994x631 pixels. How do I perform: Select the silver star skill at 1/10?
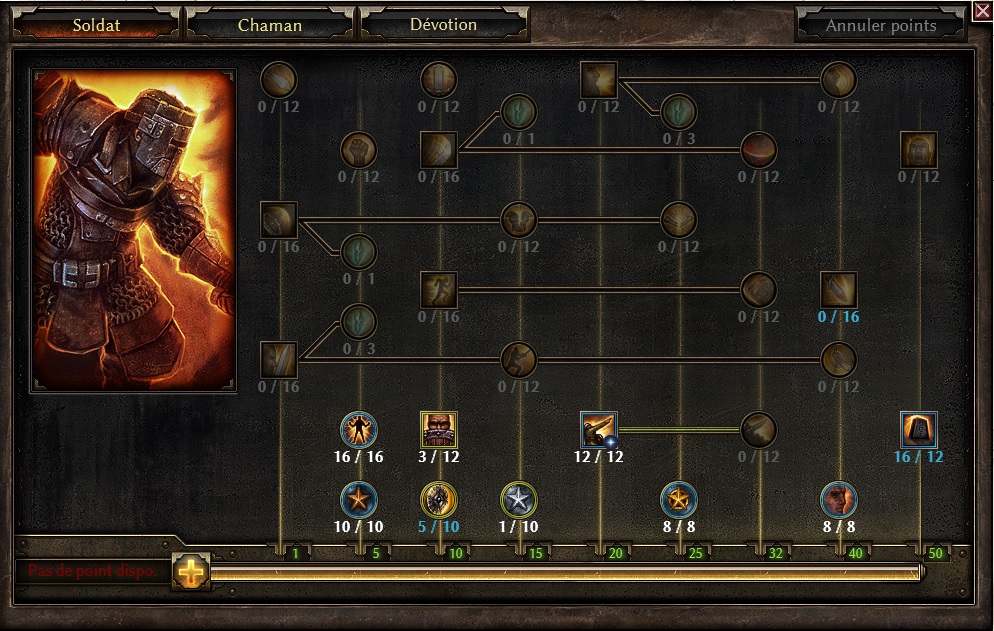(519, 499)
